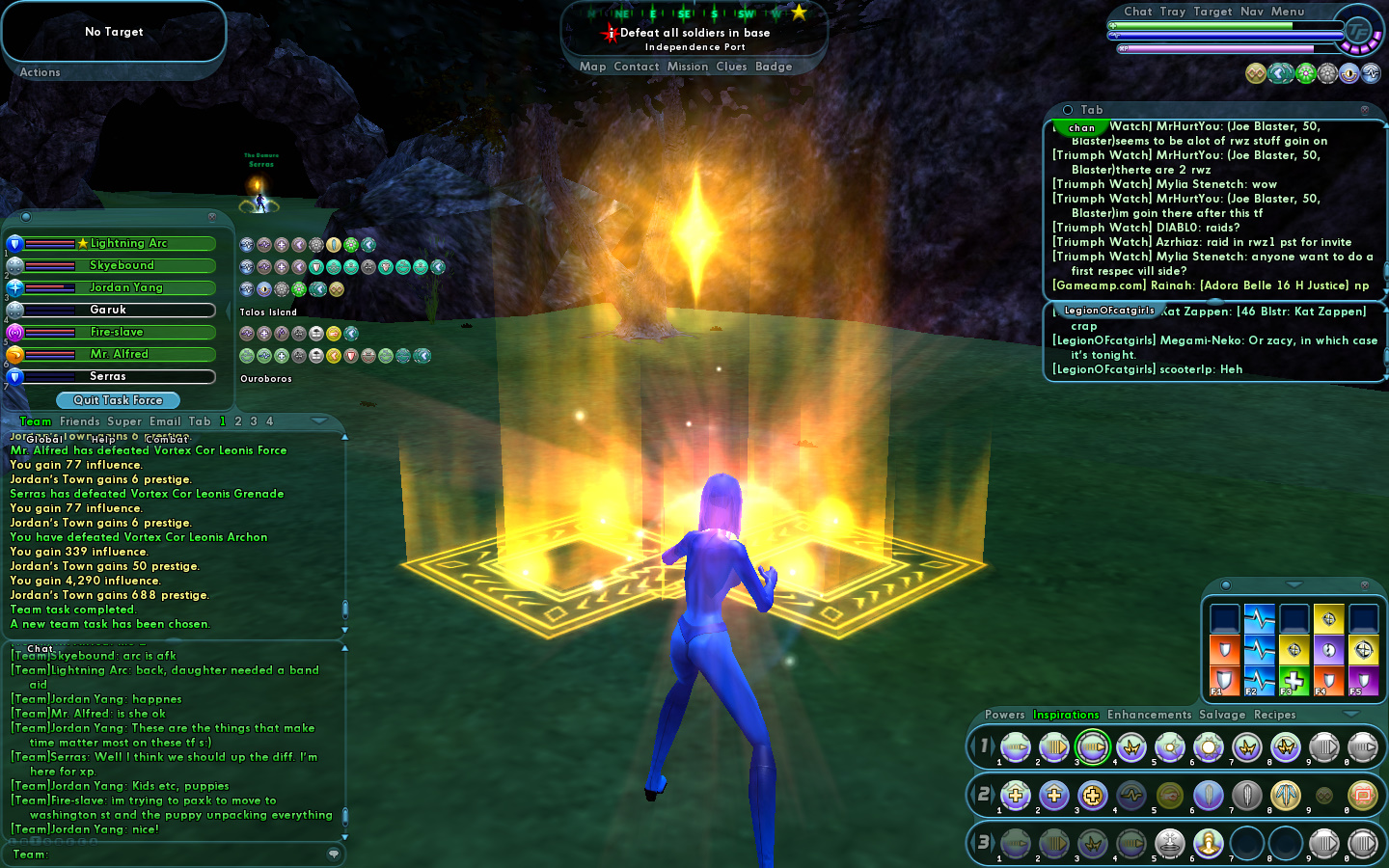Select teammate Mr. Alfred
Image resolution: width=1389 pixels, height=868 pixels.
click(x=120, y=354)
